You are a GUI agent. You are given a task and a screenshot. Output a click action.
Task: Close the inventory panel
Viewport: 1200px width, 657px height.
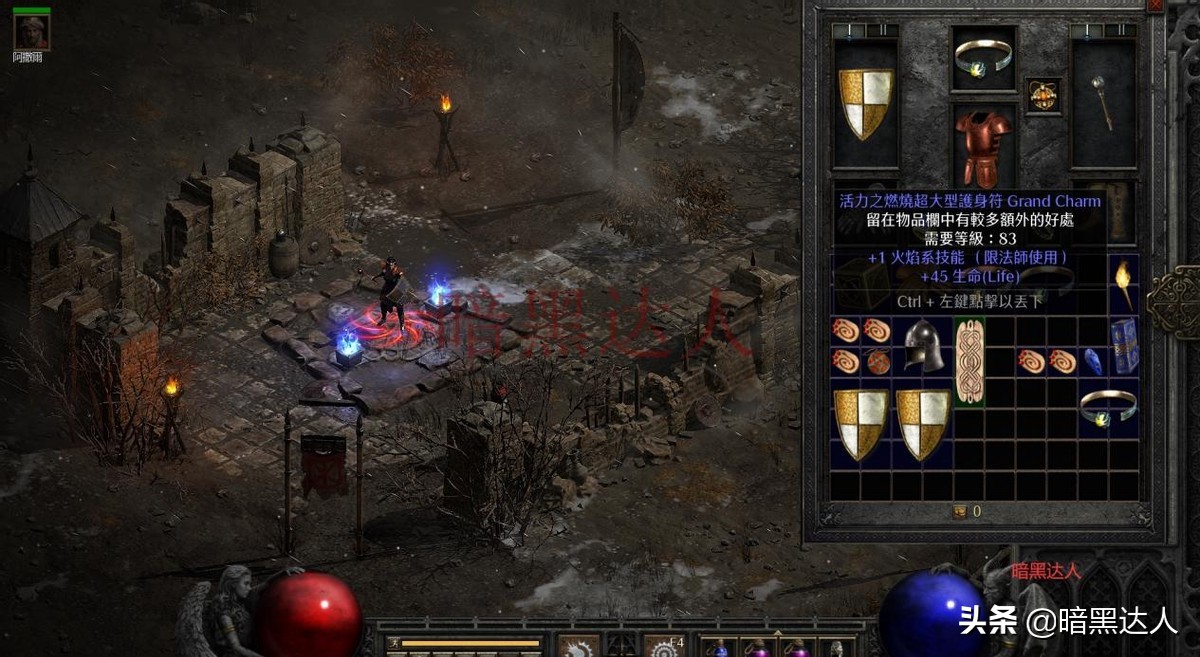[1156, 5]
